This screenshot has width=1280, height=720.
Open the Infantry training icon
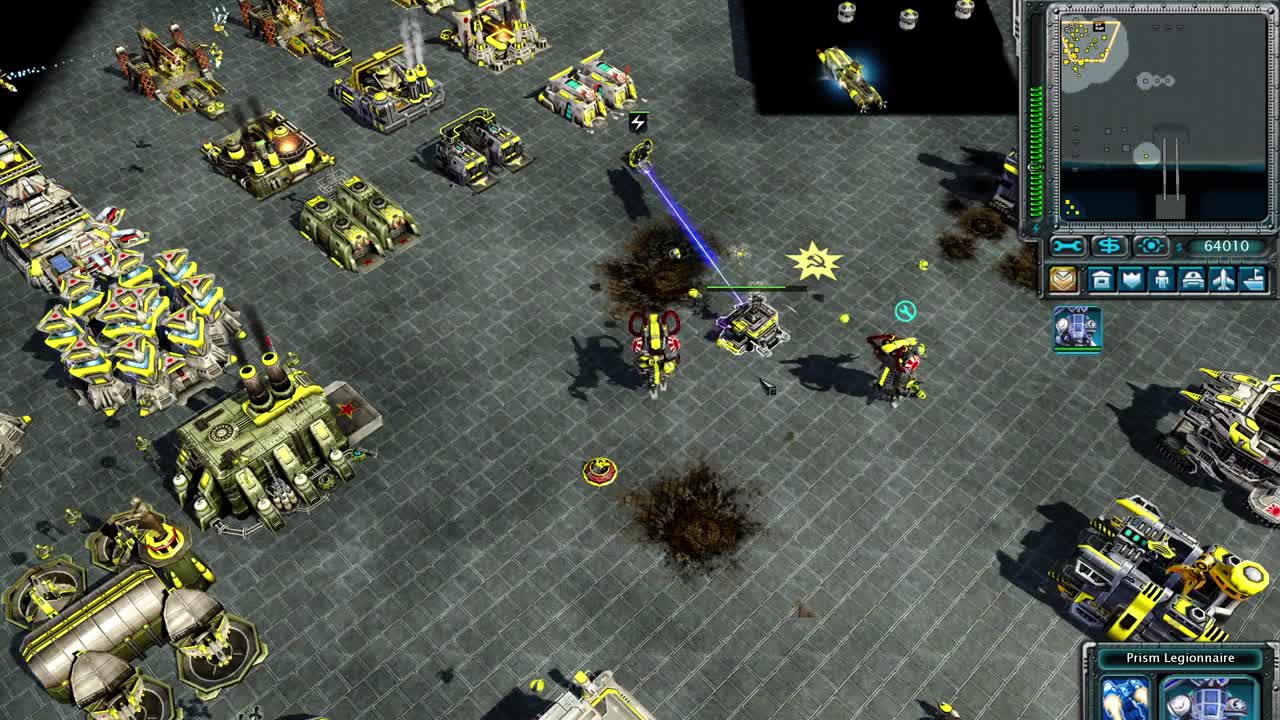pos(1163,279)
